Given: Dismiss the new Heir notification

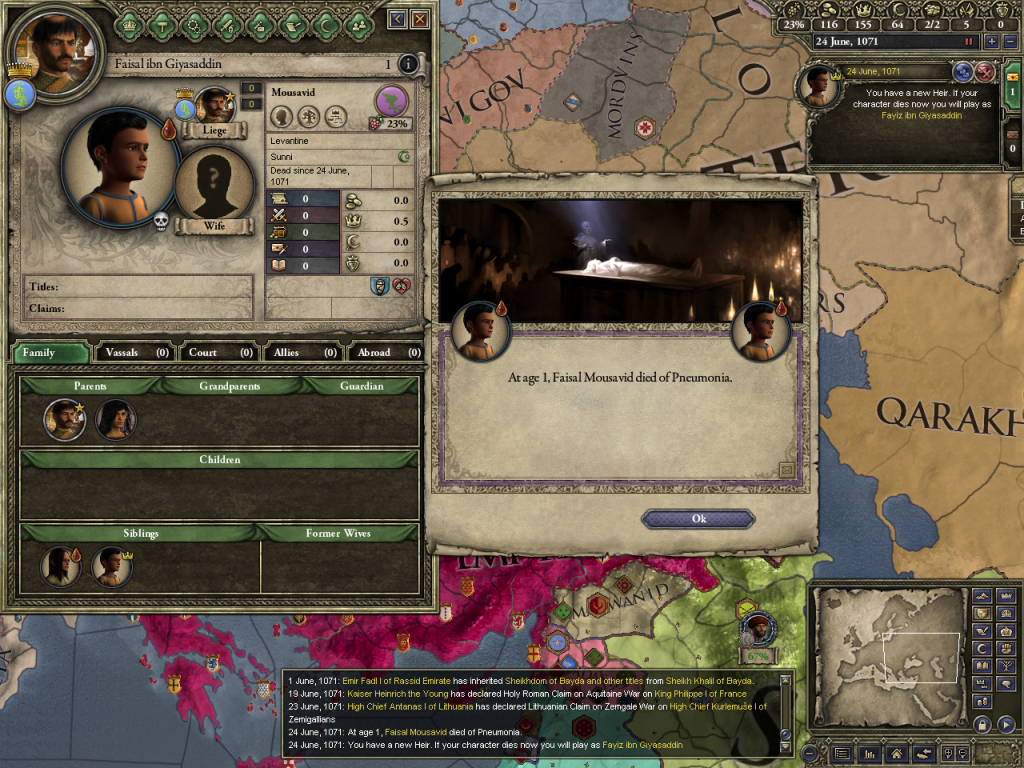Looking at the screenshot, I should click(x=985, y=71).
